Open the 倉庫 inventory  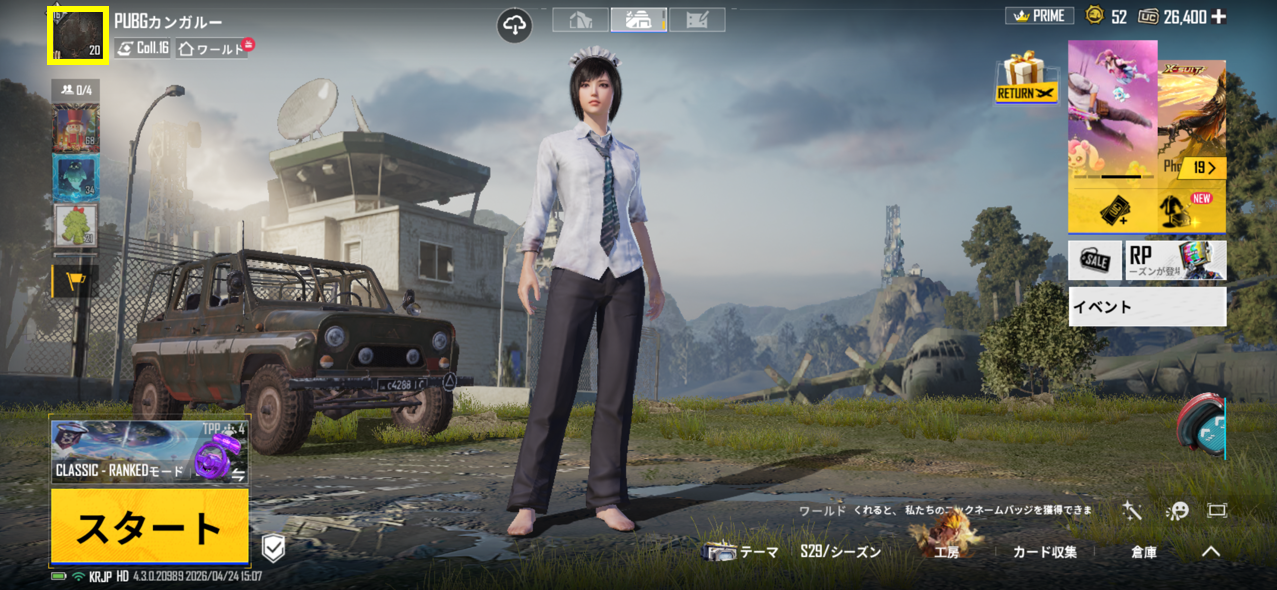pos(1144,552)
